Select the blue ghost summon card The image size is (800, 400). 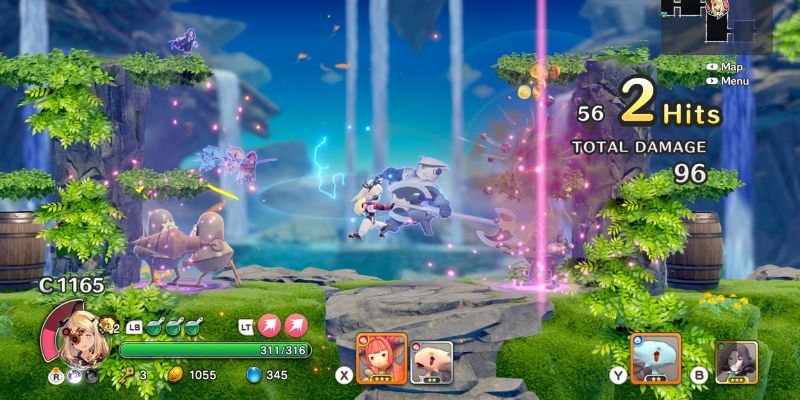(x=655, y=358)
